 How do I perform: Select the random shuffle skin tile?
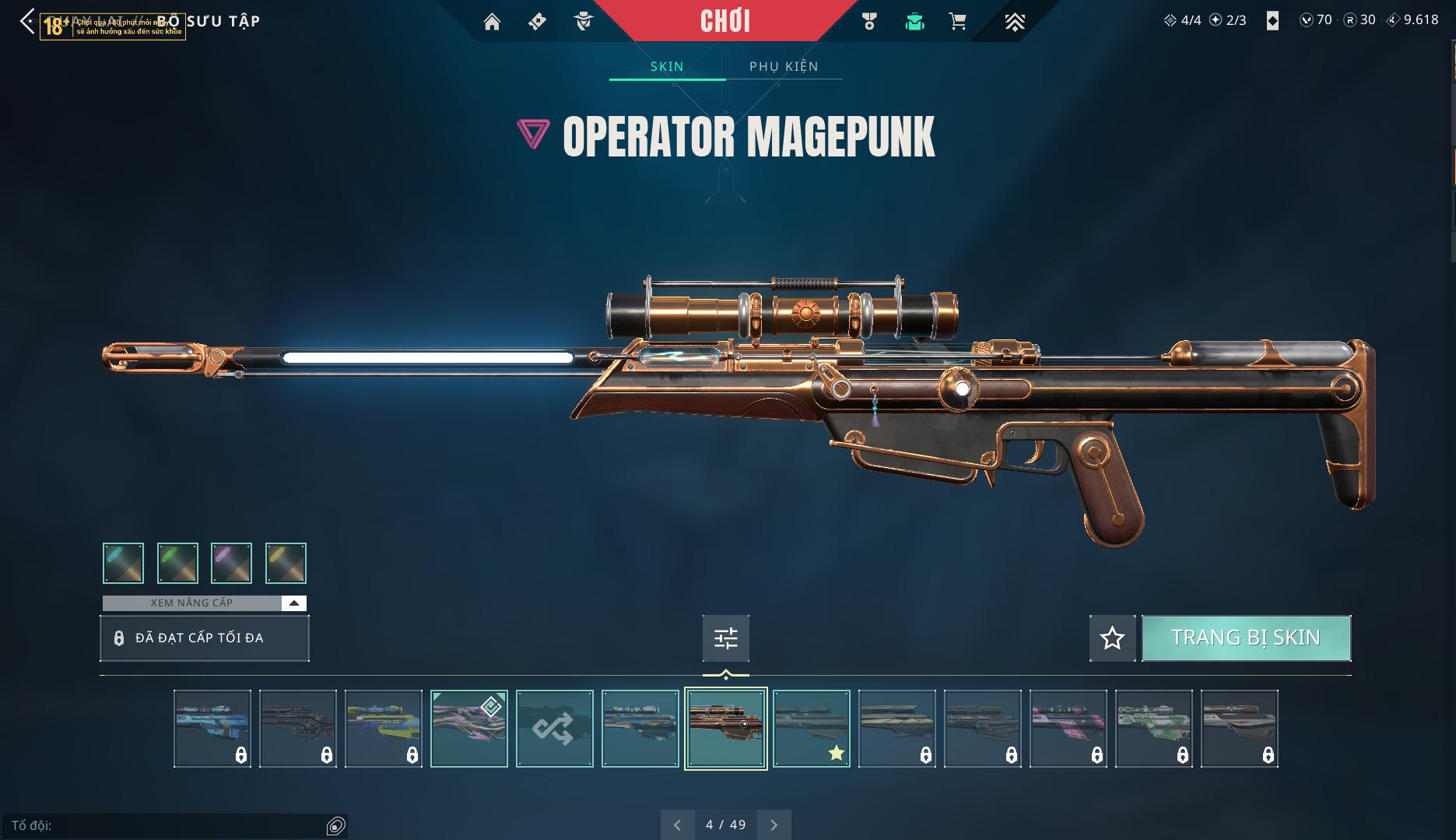(554, 729)
